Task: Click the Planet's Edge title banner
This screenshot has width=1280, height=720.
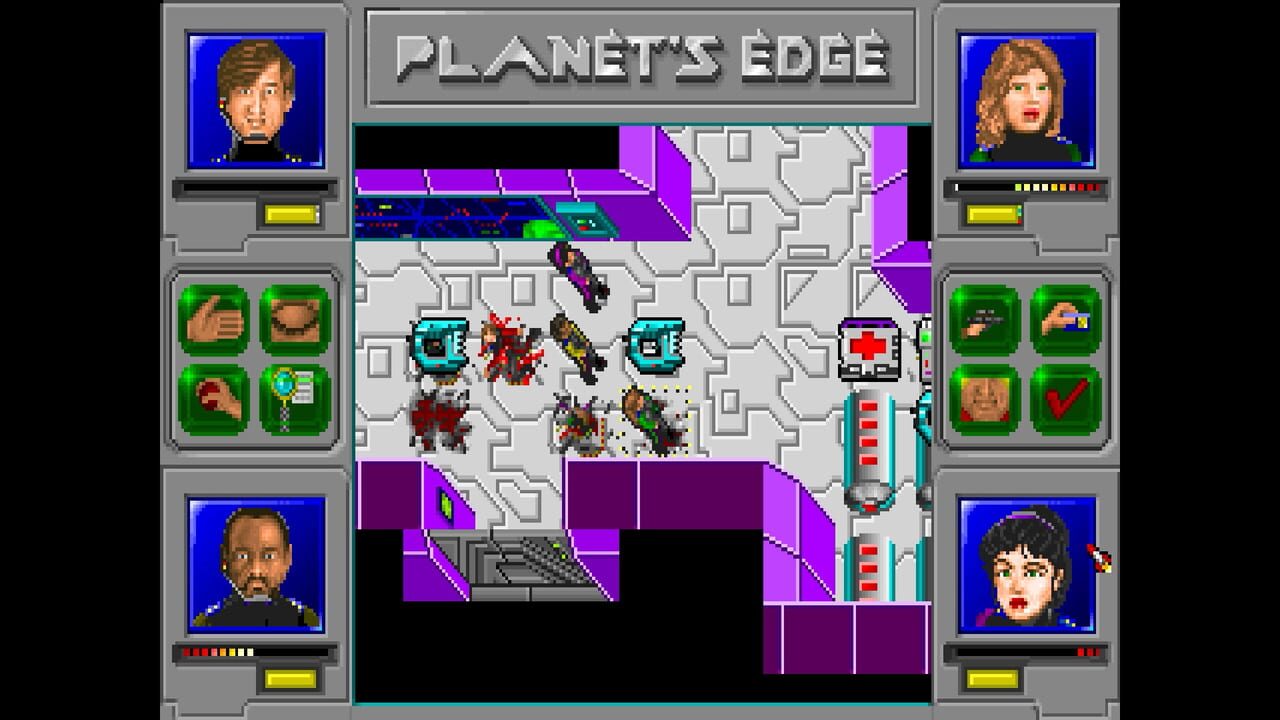Action: (x=640, y=57)
